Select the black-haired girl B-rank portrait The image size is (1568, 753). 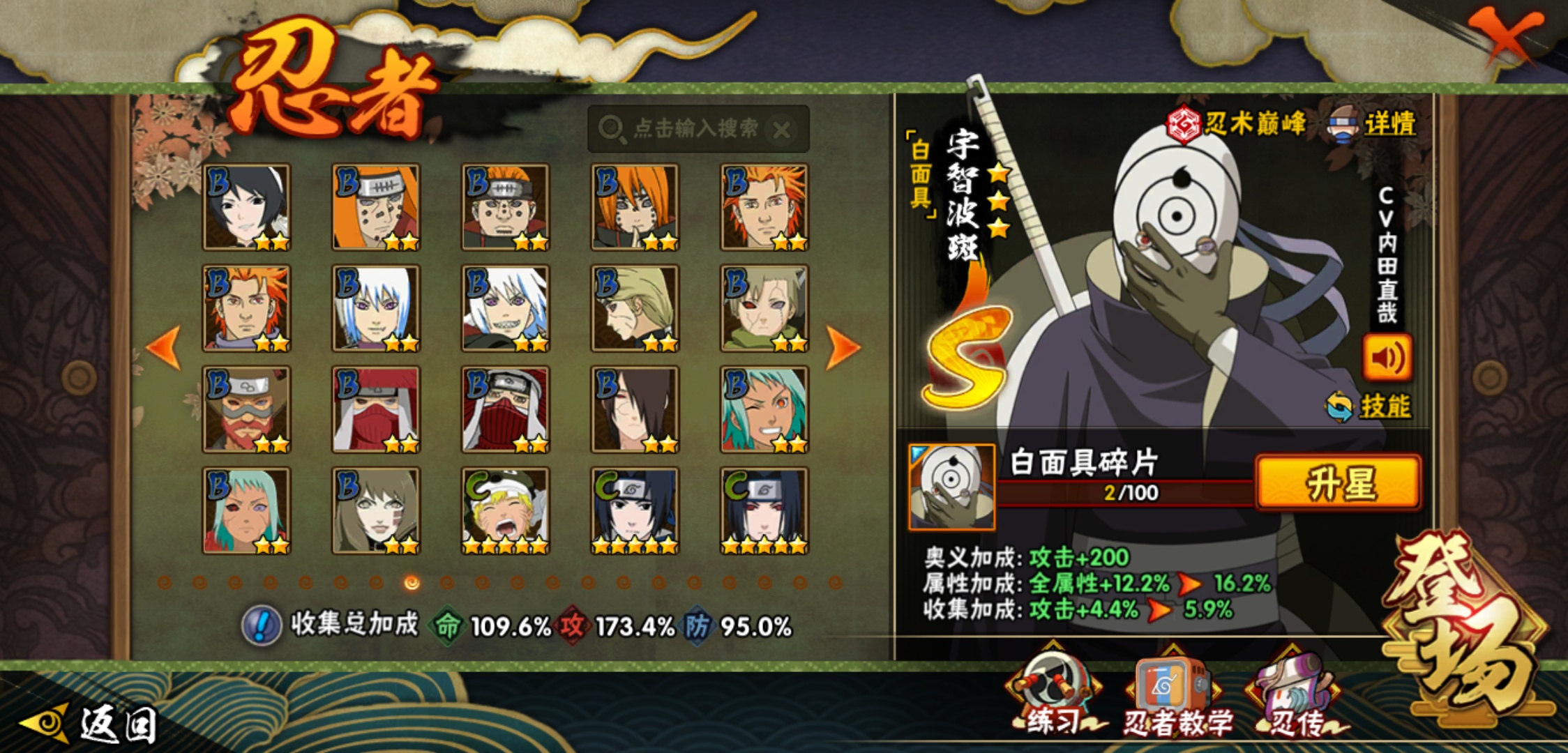click(x=246, y=207)
